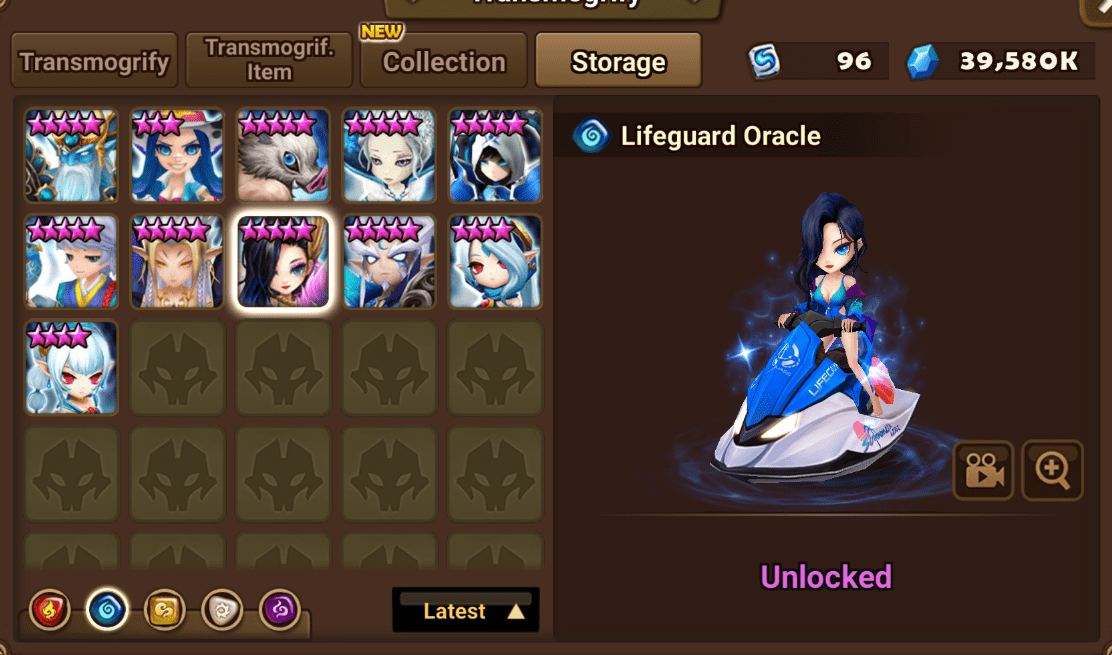Switch to the Transmogrify tab
The width and height of the screenshot is (1112, 655).
95,61
